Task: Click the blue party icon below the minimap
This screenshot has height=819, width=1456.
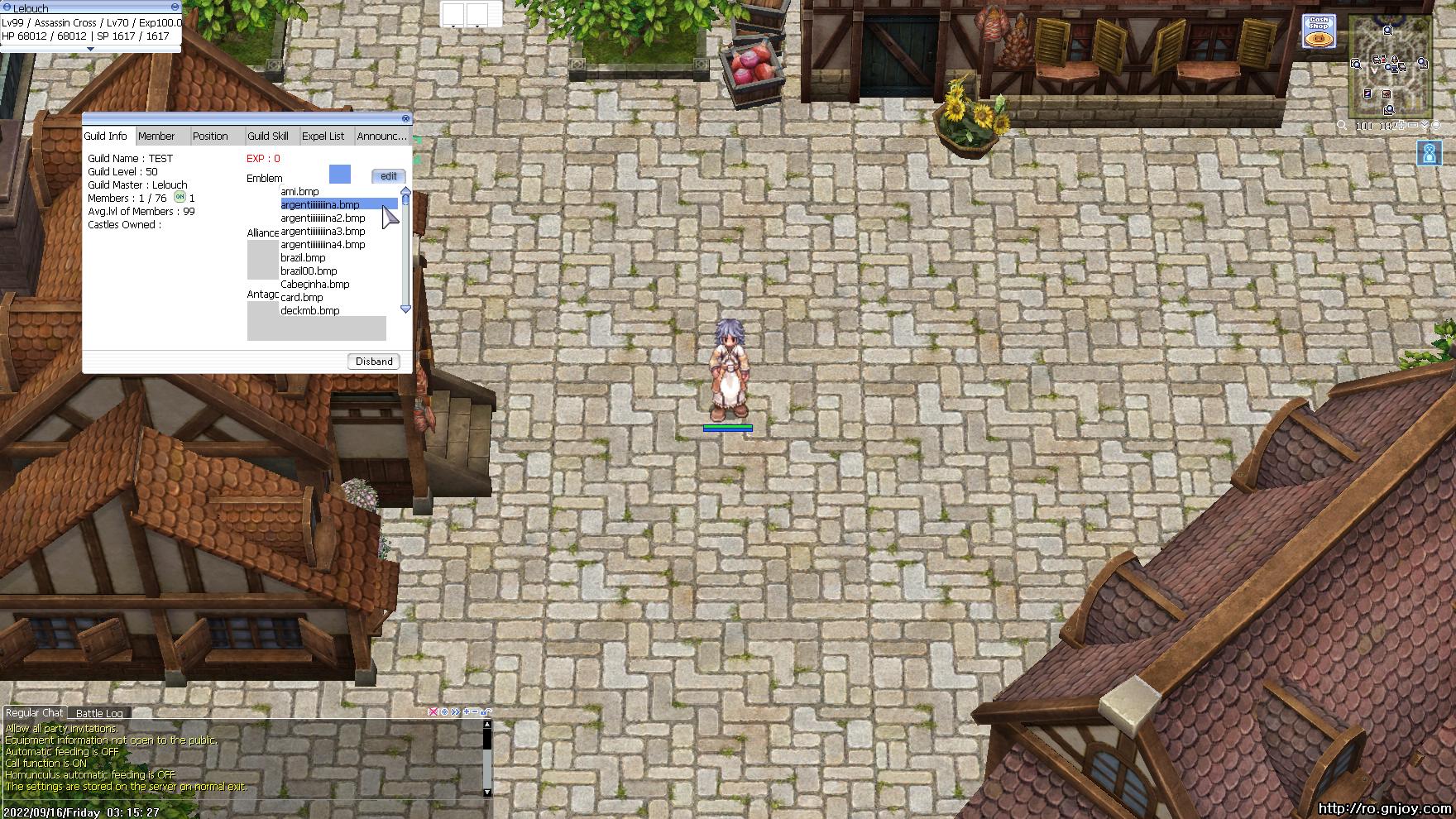Action: click(1428, 151)
